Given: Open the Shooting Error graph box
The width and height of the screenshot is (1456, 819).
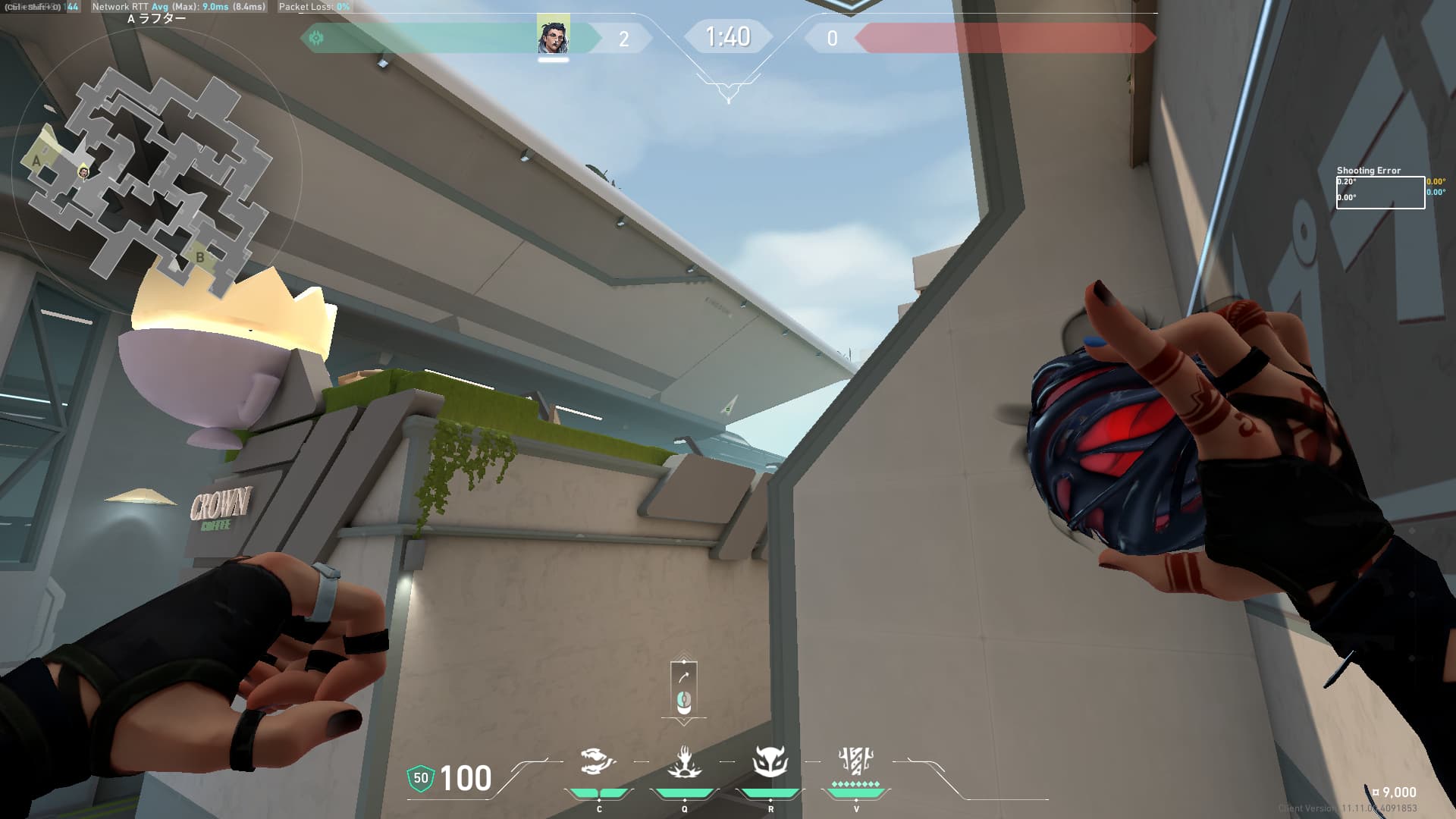Looking at the screenshot, I should point(1380,193).
